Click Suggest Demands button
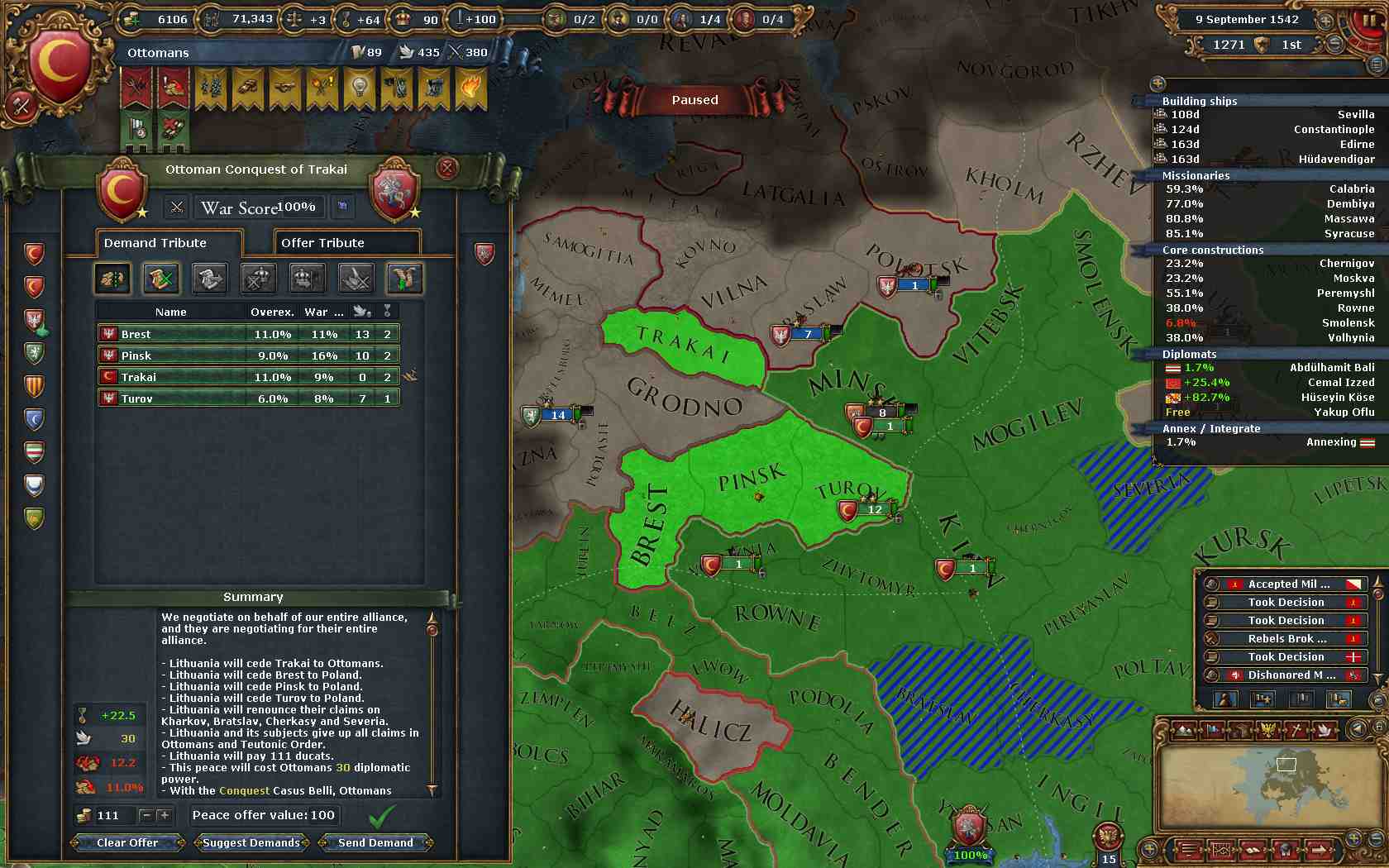This screenshot has width=1389, height=868. 251,842
